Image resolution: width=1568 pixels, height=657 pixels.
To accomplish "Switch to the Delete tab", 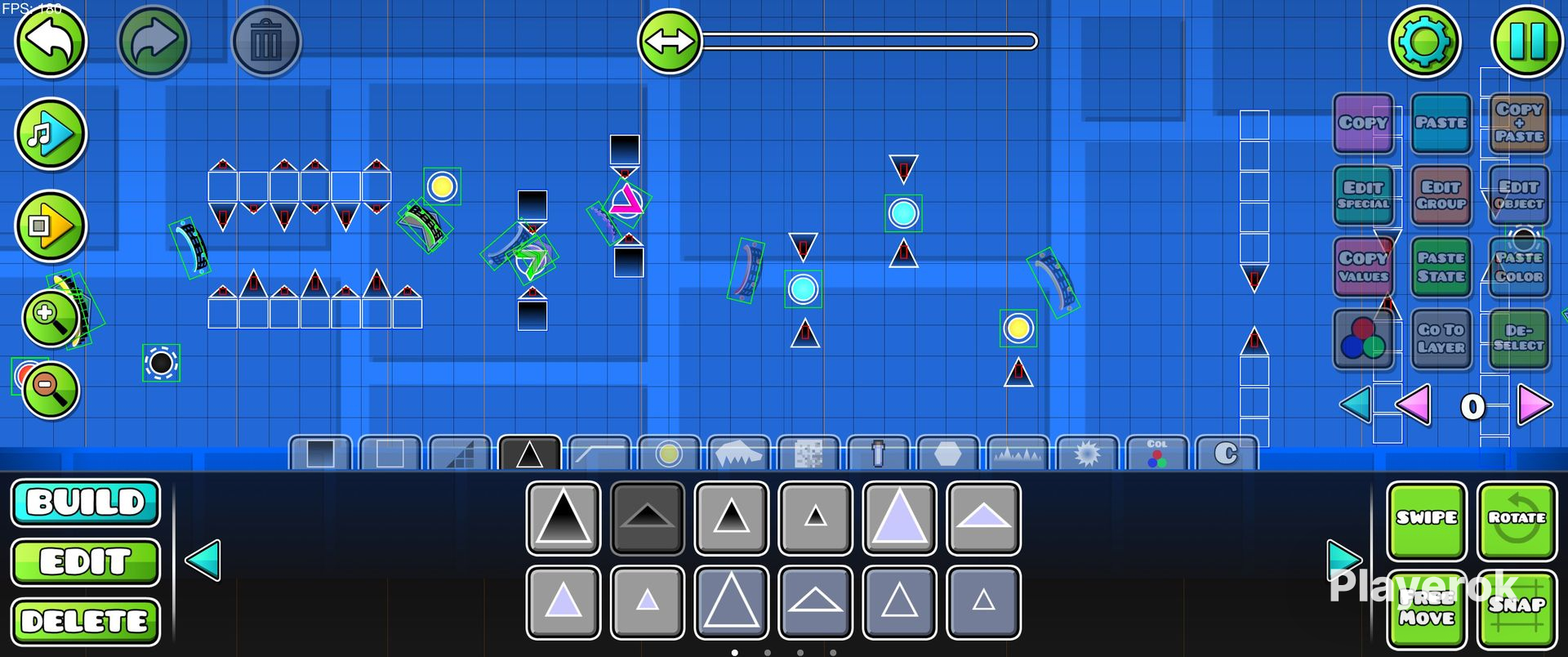I will (85, 620).
